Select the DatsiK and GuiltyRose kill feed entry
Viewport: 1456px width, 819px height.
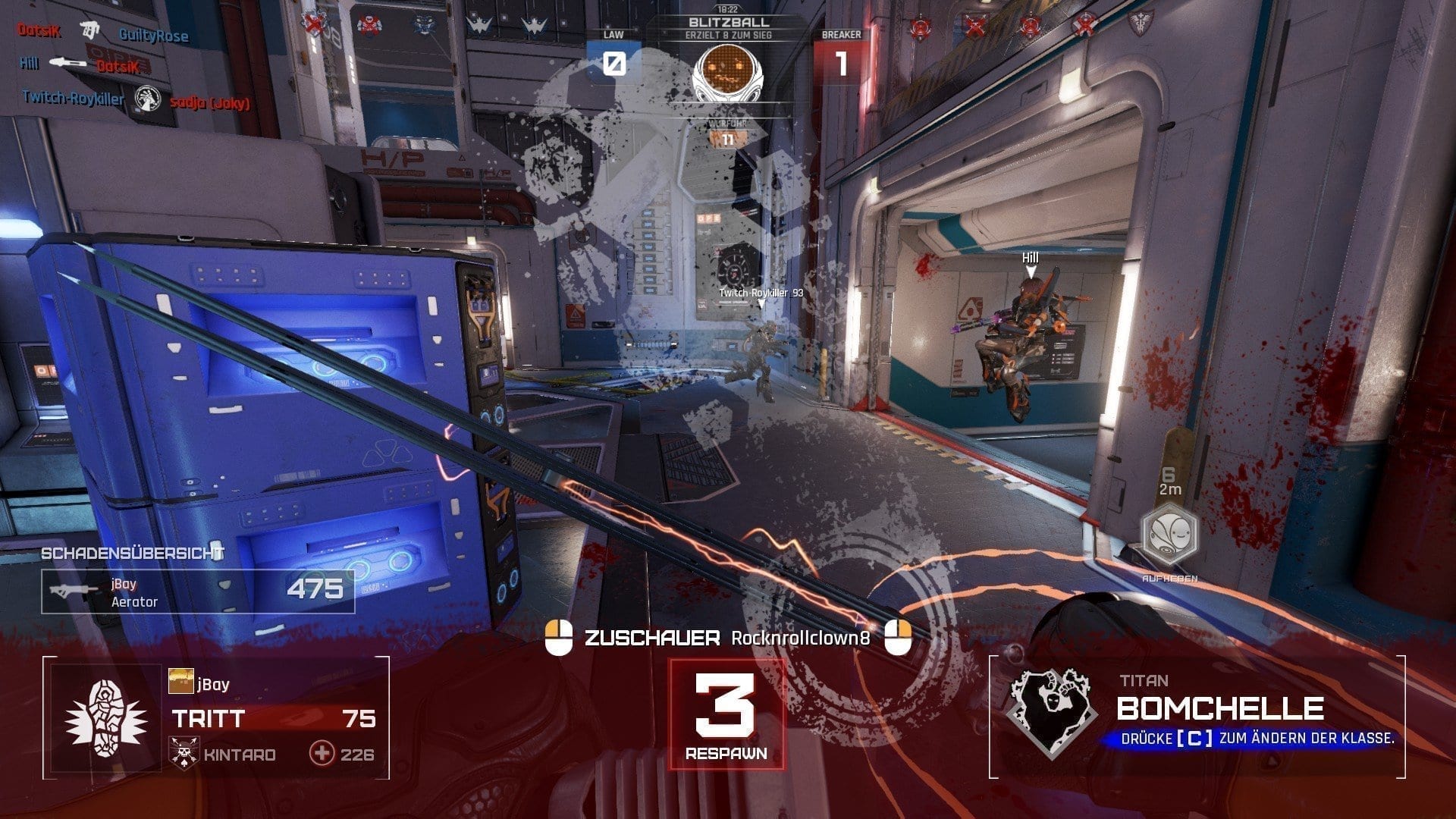pos(103,32)
